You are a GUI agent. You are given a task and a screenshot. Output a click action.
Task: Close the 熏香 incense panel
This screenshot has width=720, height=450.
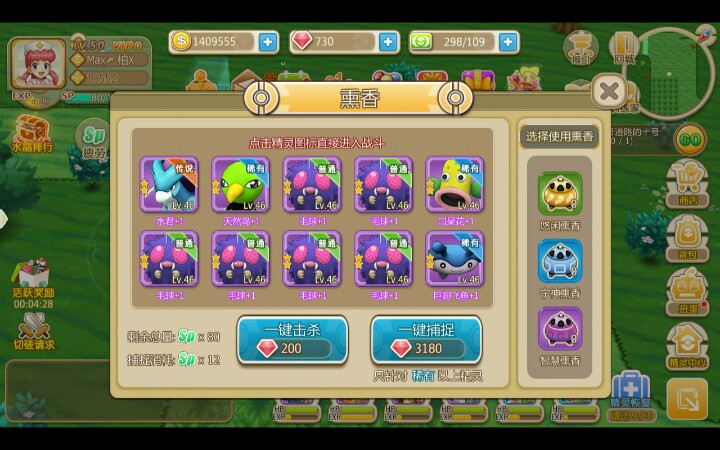click(x=609, y=92)
